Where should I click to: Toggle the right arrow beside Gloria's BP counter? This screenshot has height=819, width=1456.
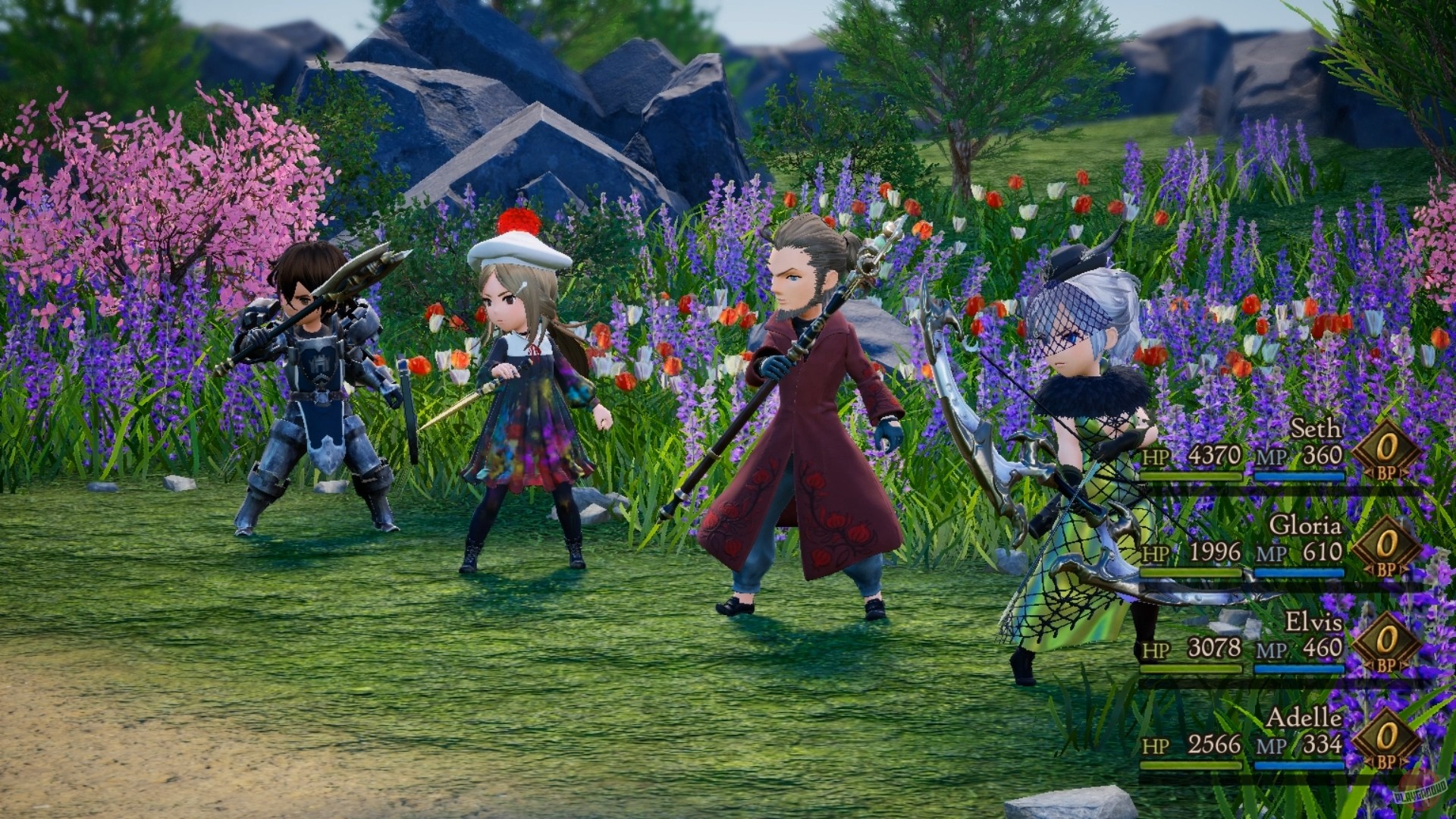pos(1404,570)
